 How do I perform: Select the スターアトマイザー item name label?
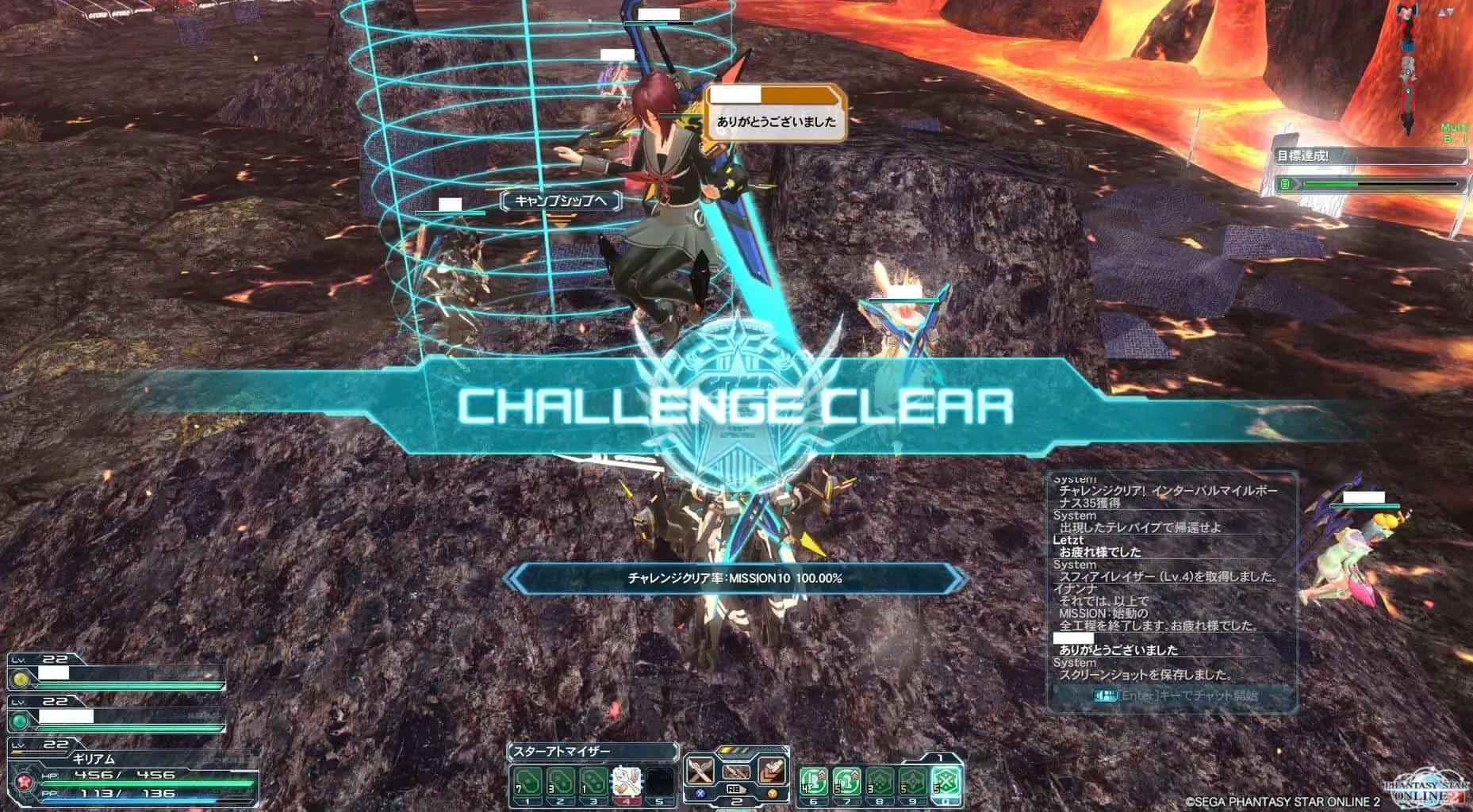coord(592,751)
